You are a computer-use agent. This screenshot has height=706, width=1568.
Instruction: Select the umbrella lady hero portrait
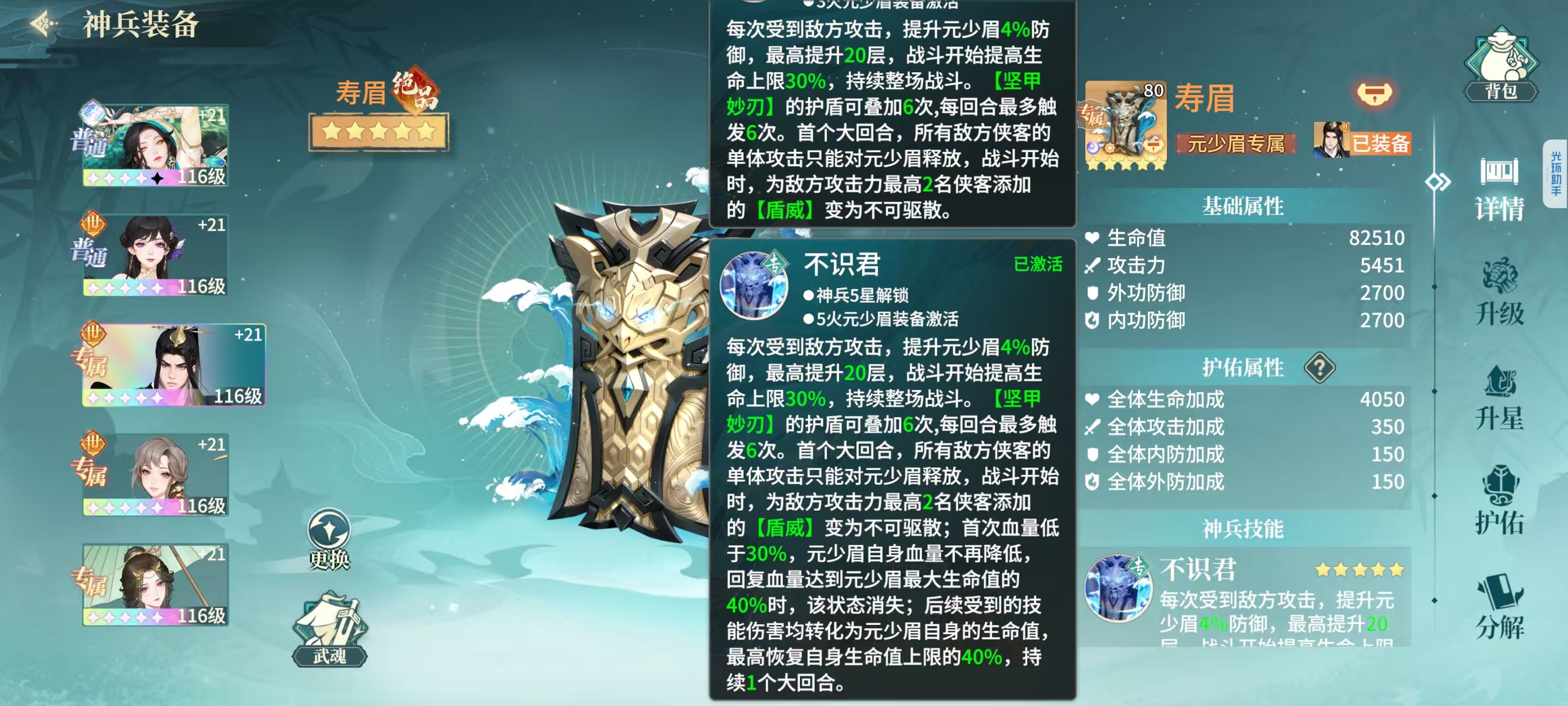[156, 584]
